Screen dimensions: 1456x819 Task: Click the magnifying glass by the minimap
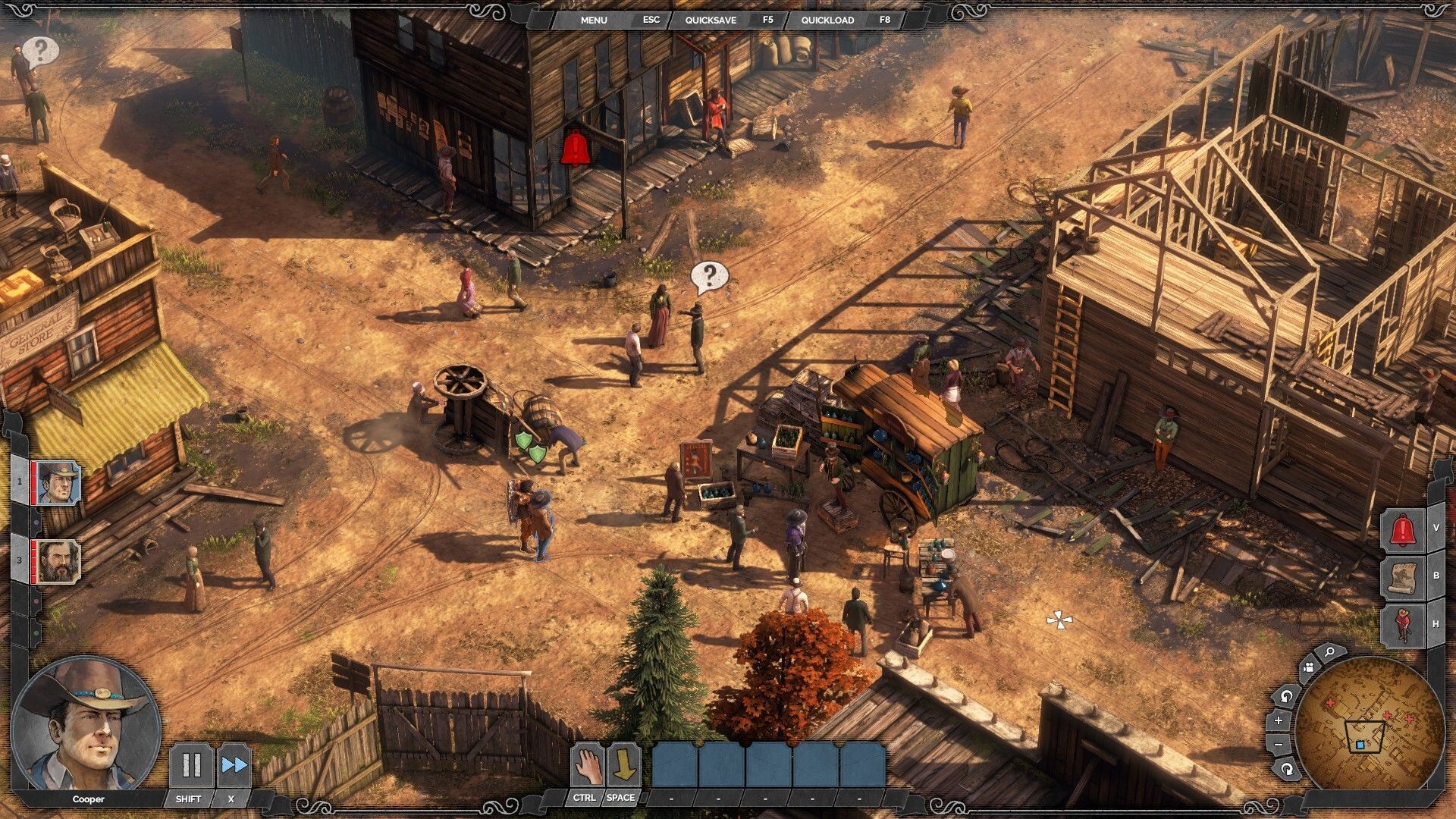(x=1329, y=651)
